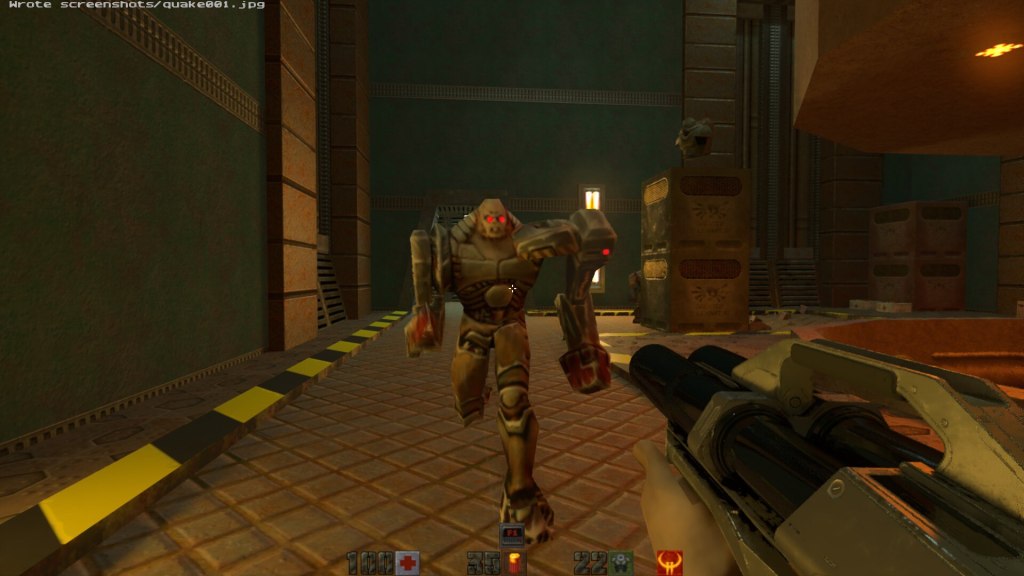Click the green body armor icon
The image size is (1024, 576).
[622, 563]
